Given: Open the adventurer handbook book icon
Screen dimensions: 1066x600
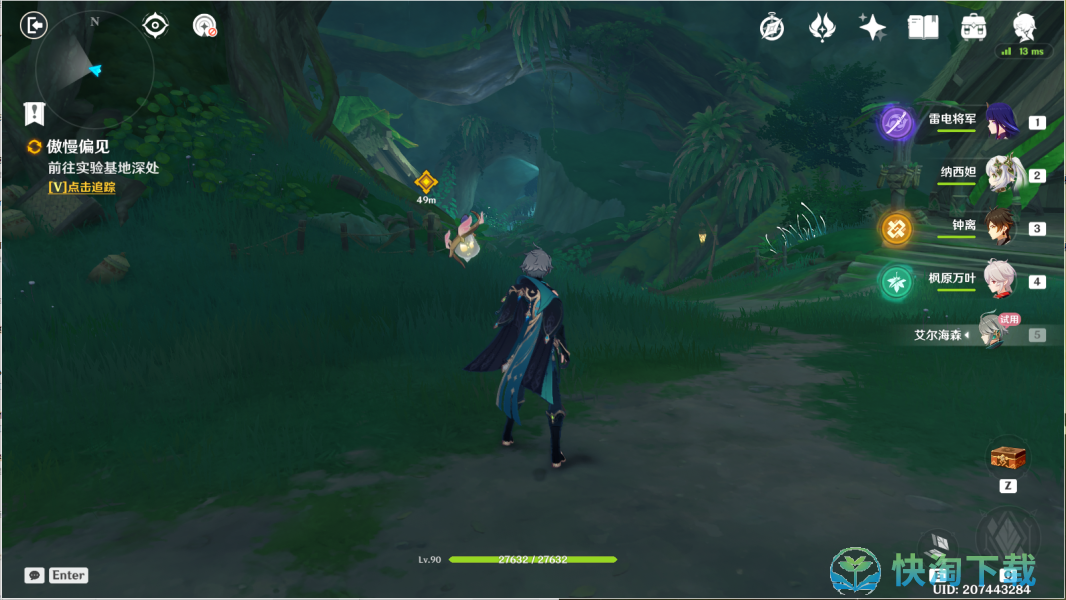Looking at the screenshot, I should [922, 27].
